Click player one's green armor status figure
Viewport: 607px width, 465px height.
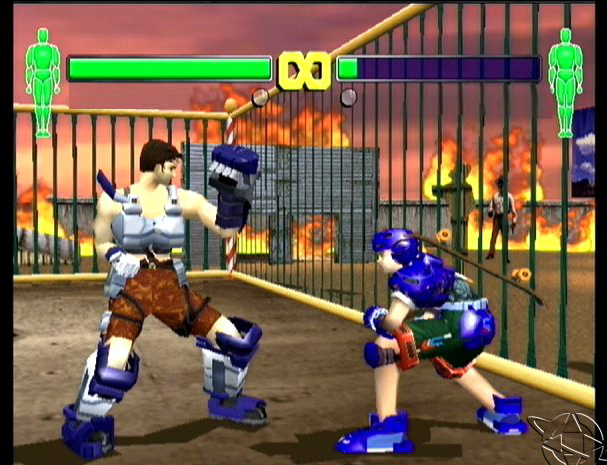42,82
